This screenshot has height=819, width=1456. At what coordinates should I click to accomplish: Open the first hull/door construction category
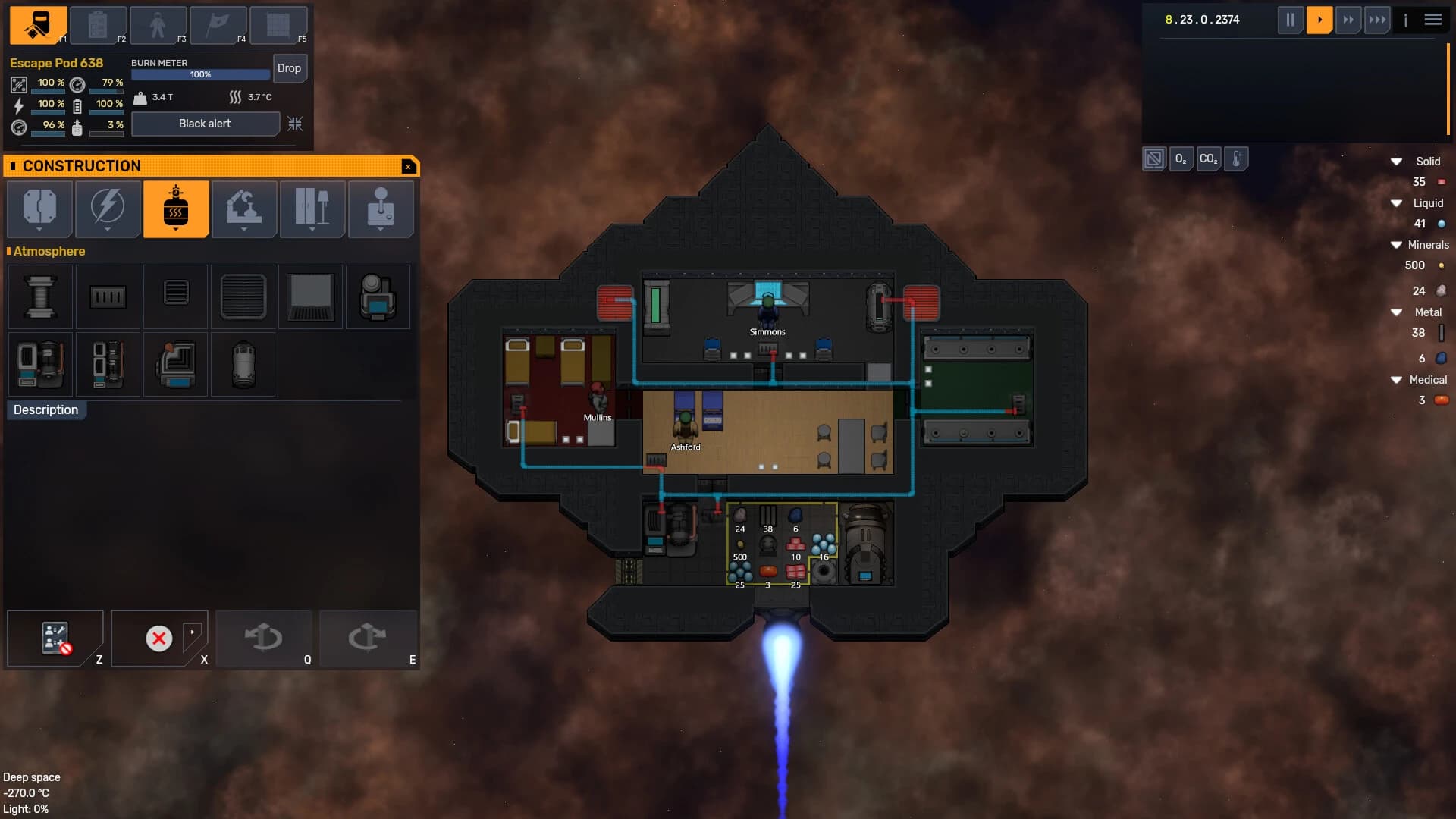click(x=39, y=209)
